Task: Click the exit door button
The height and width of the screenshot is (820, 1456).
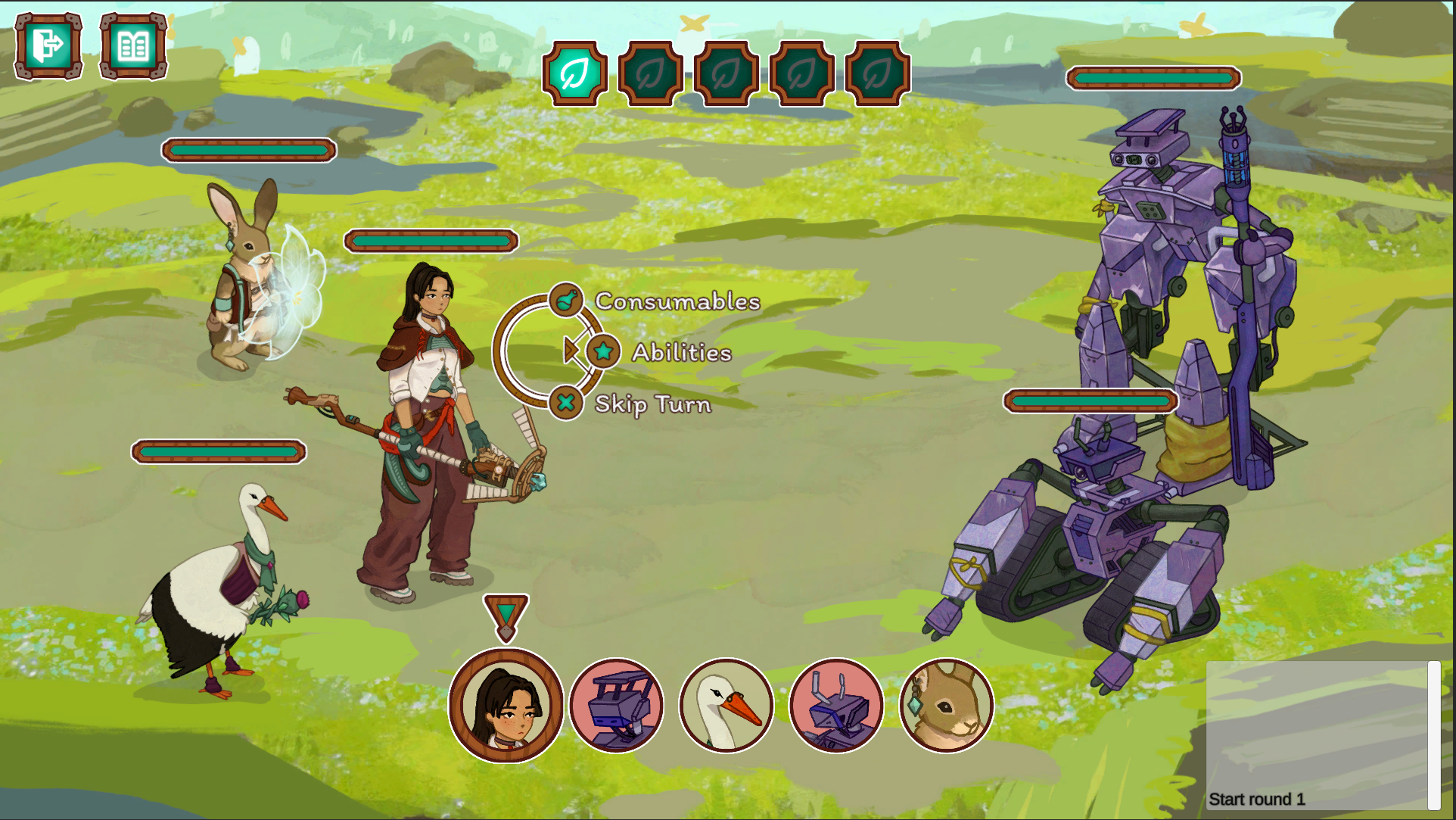Action: click(x=48, y=46)
